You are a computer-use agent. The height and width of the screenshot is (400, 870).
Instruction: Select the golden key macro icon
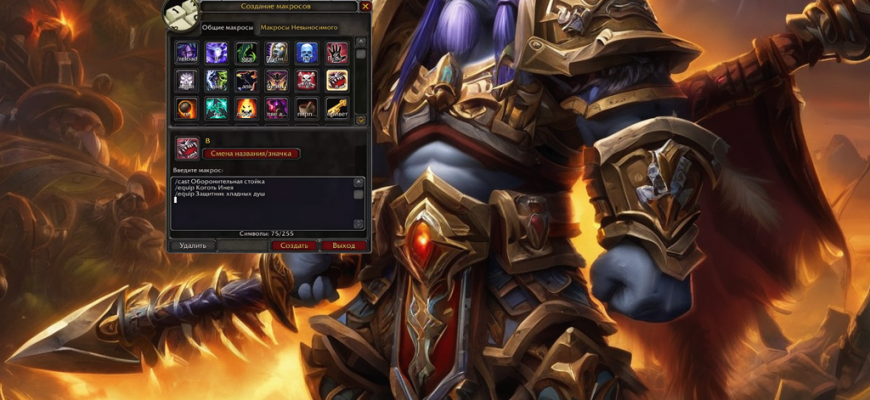click(x=337, y=108)
